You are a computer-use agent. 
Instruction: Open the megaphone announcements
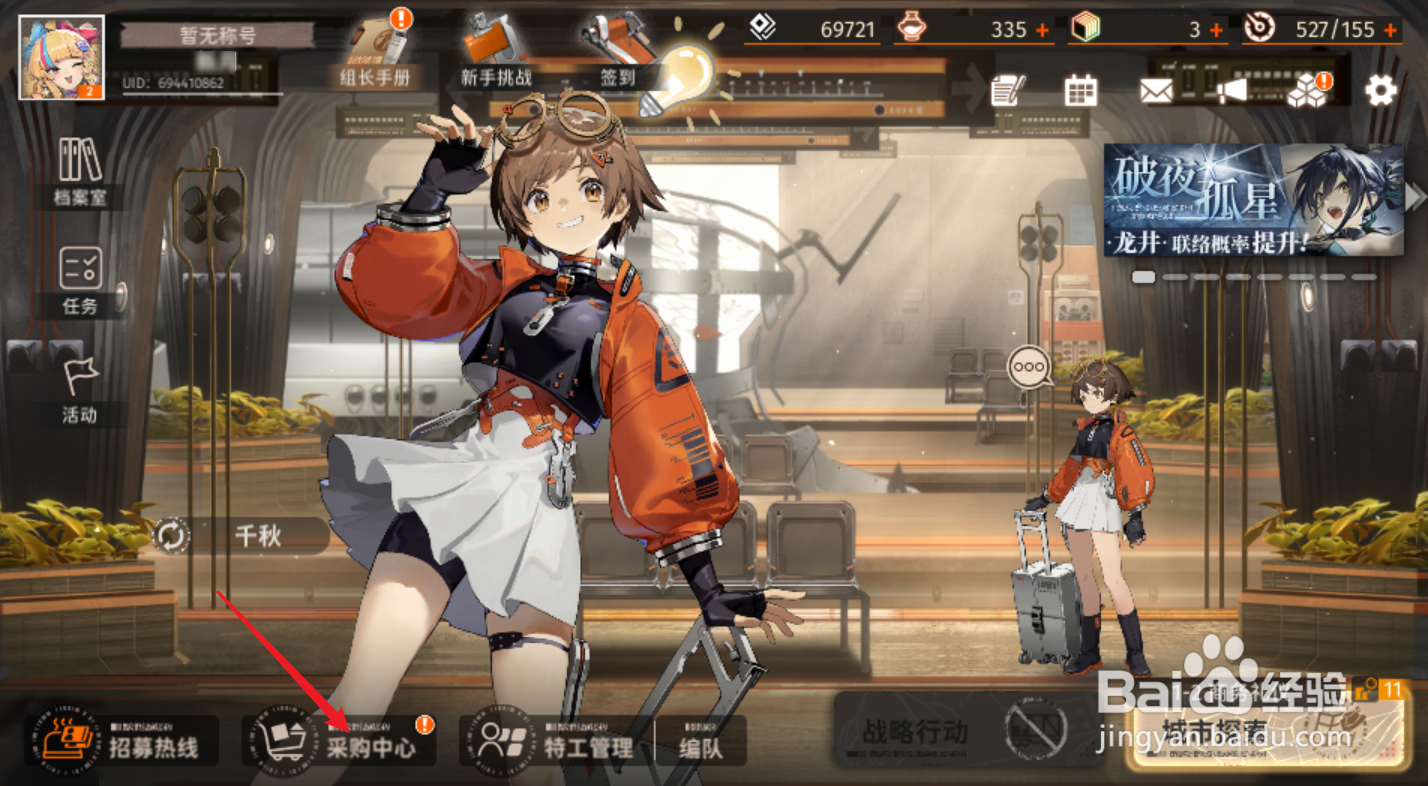coord(1232,91)
